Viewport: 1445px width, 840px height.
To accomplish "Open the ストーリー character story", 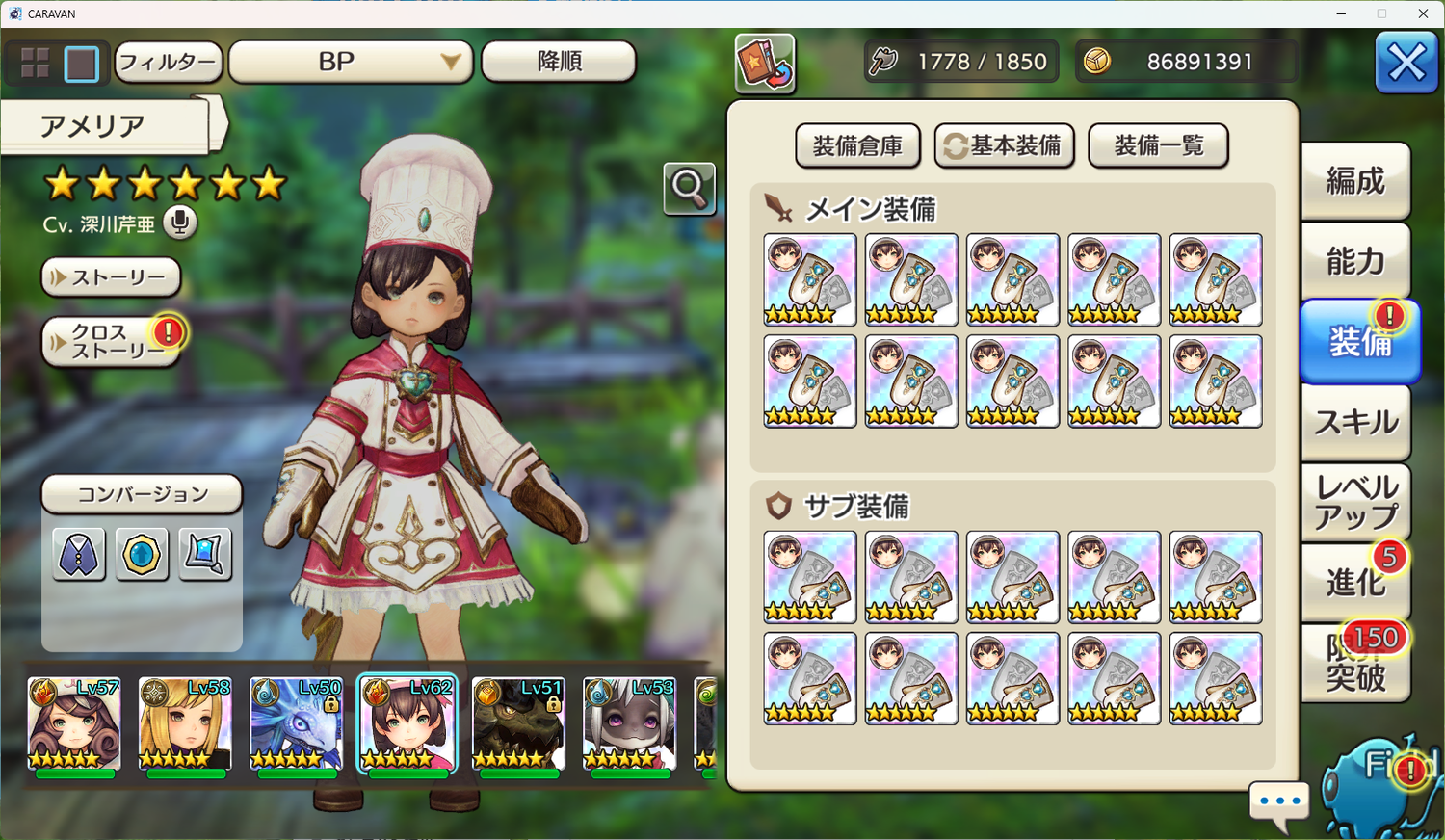I will tap(111, 277).
